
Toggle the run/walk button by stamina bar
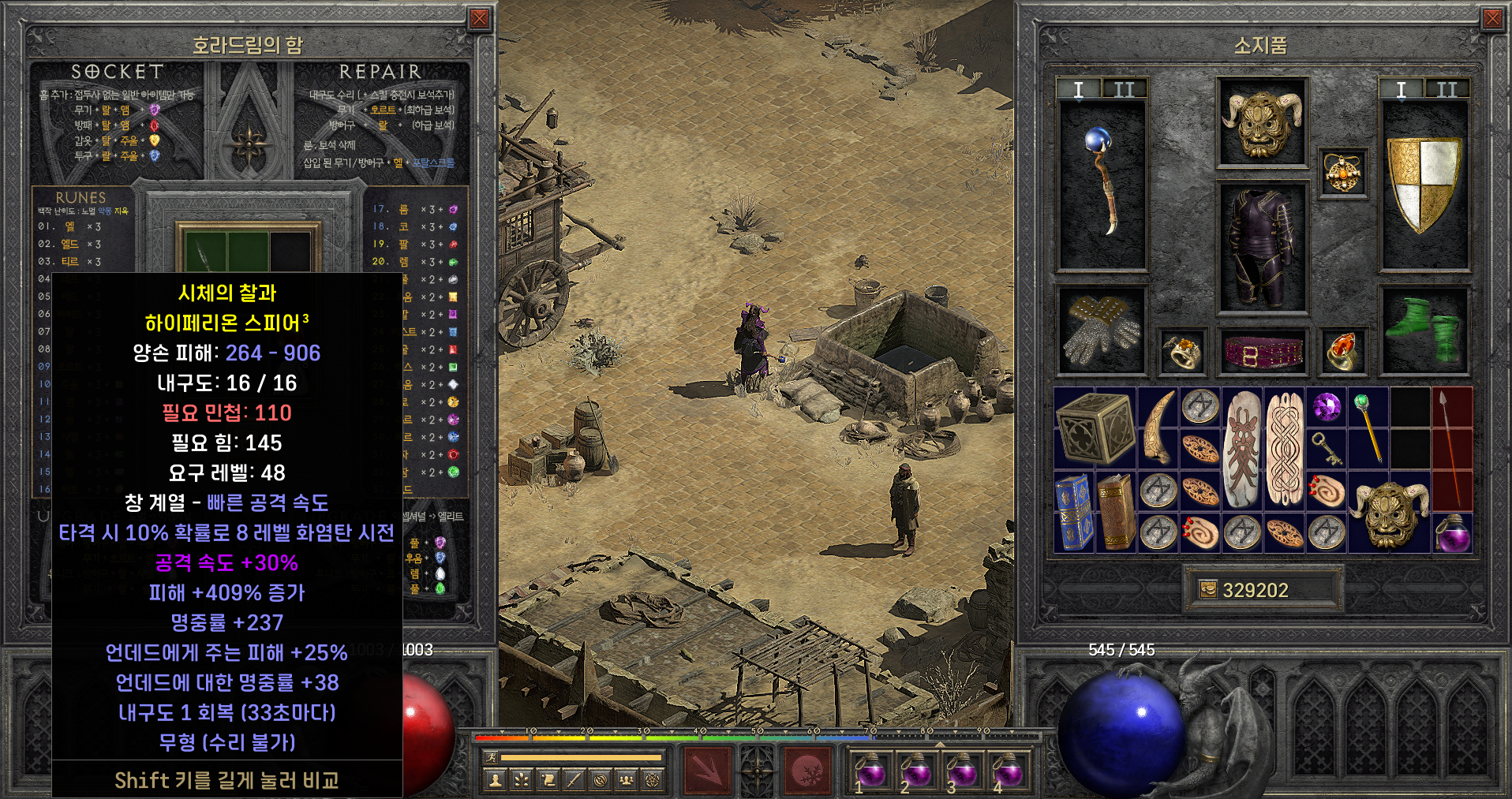click(489, 758)
